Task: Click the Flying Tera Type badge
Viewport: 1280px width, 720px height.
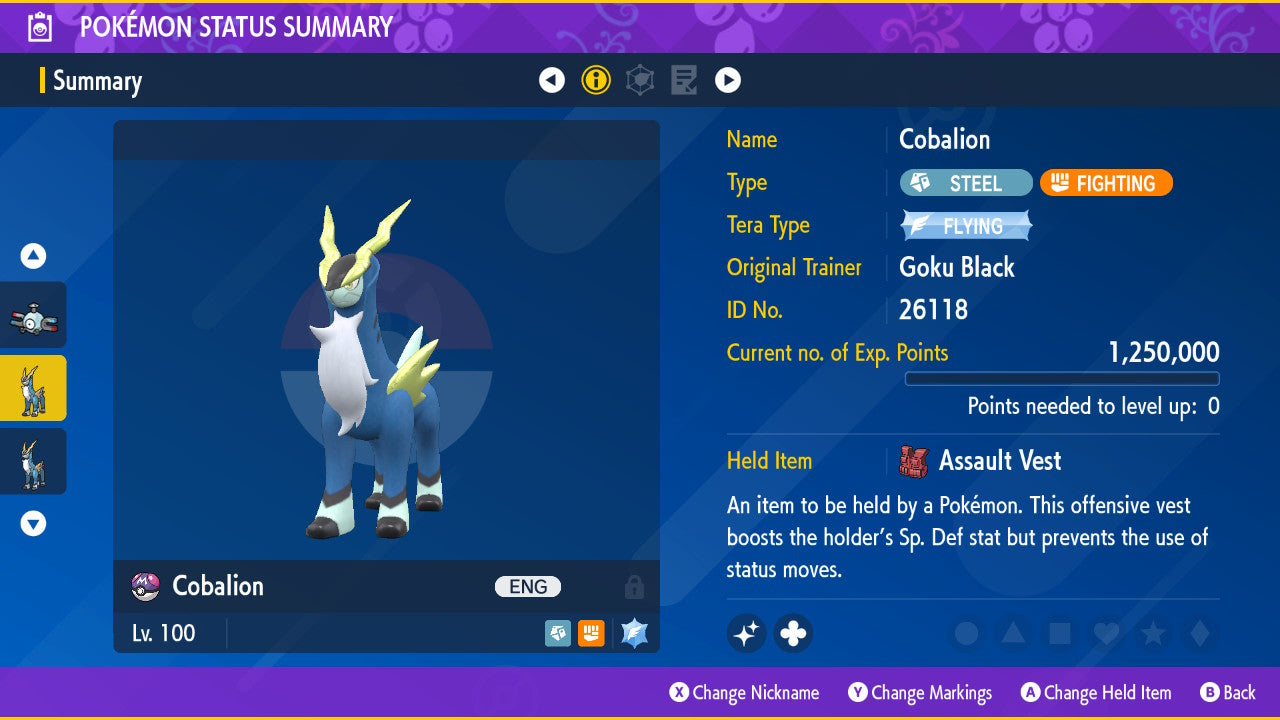Action: [966, 226]
